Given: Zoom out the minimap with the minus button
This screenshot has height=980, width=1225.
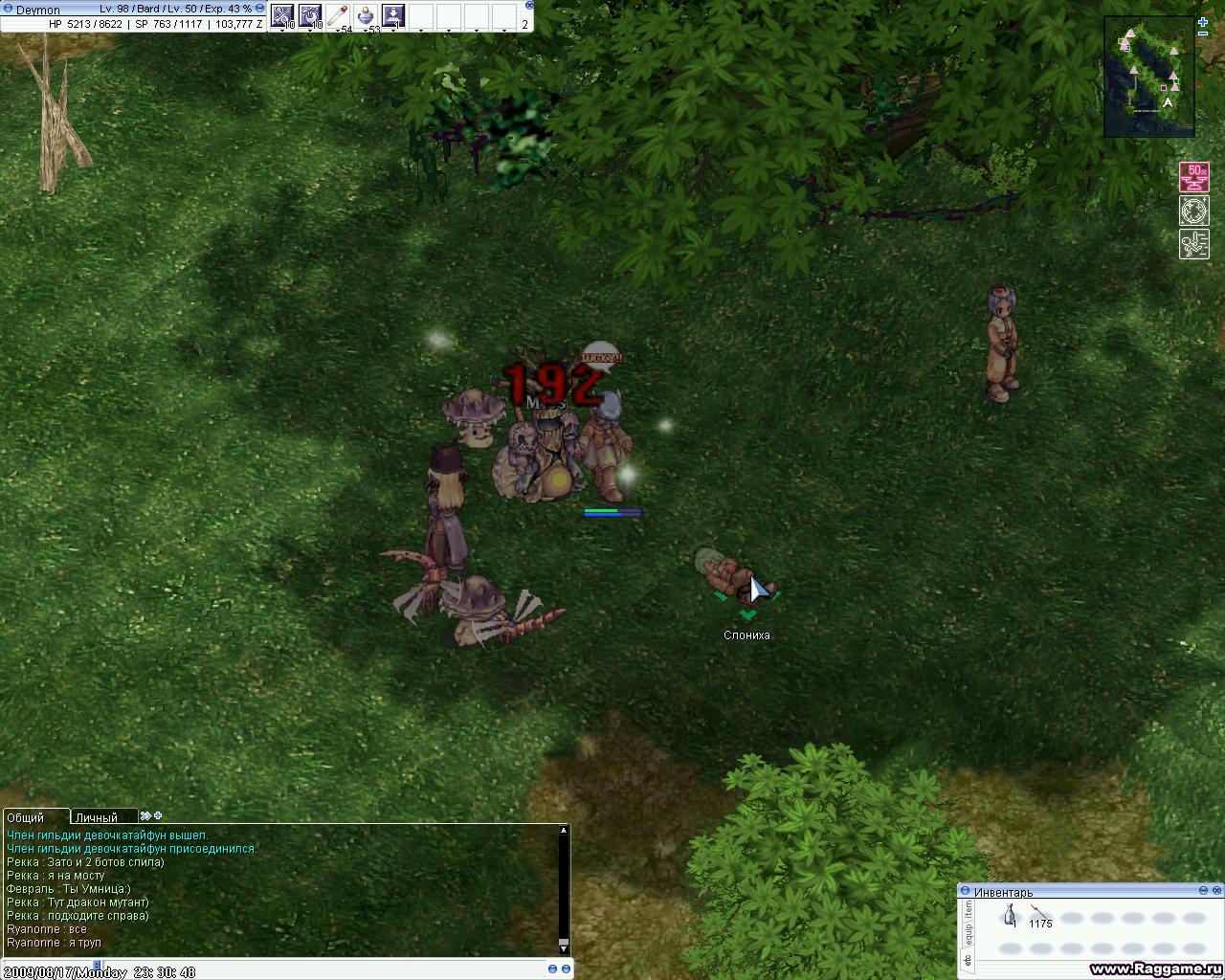Looking at the screenshot, I should coord(1203,33).
